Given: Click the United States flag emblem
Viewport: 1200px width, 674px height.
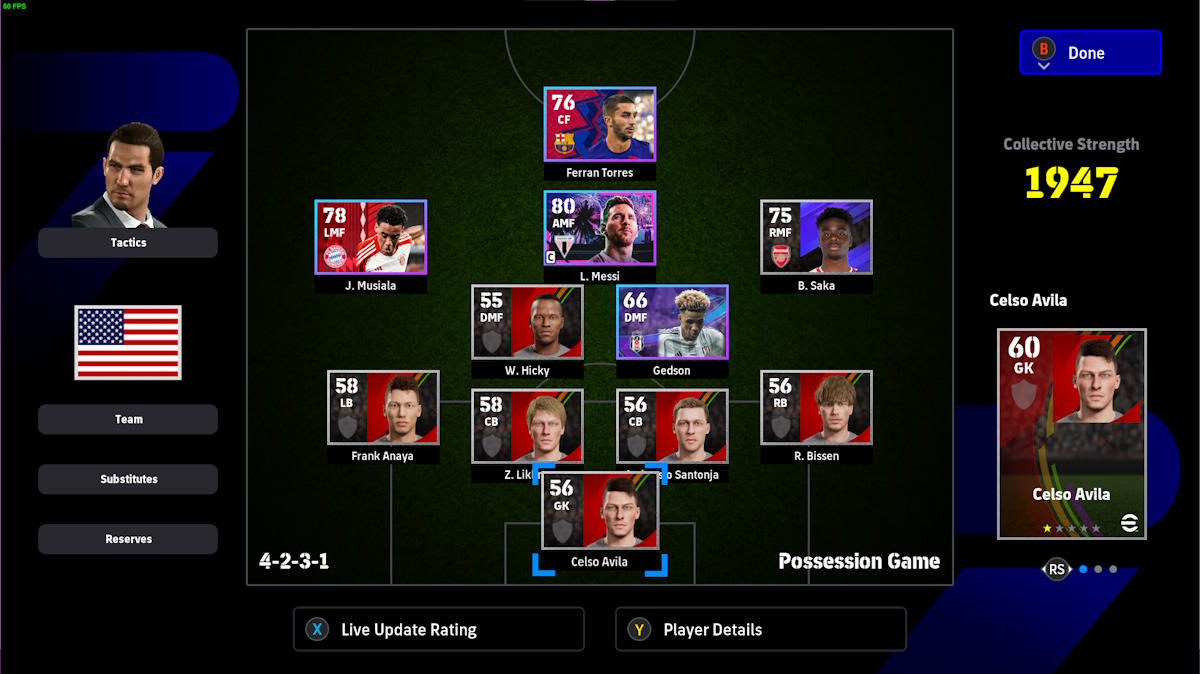Looking at the screenshot, I should [128, 343].
